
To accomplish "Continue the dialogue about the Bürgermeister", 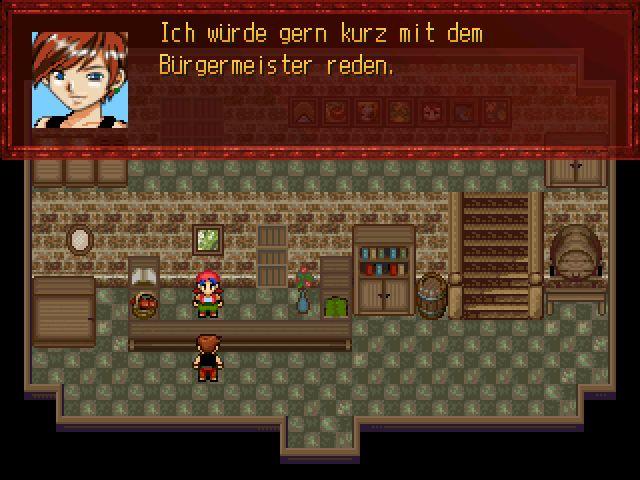I will [320, 80].
